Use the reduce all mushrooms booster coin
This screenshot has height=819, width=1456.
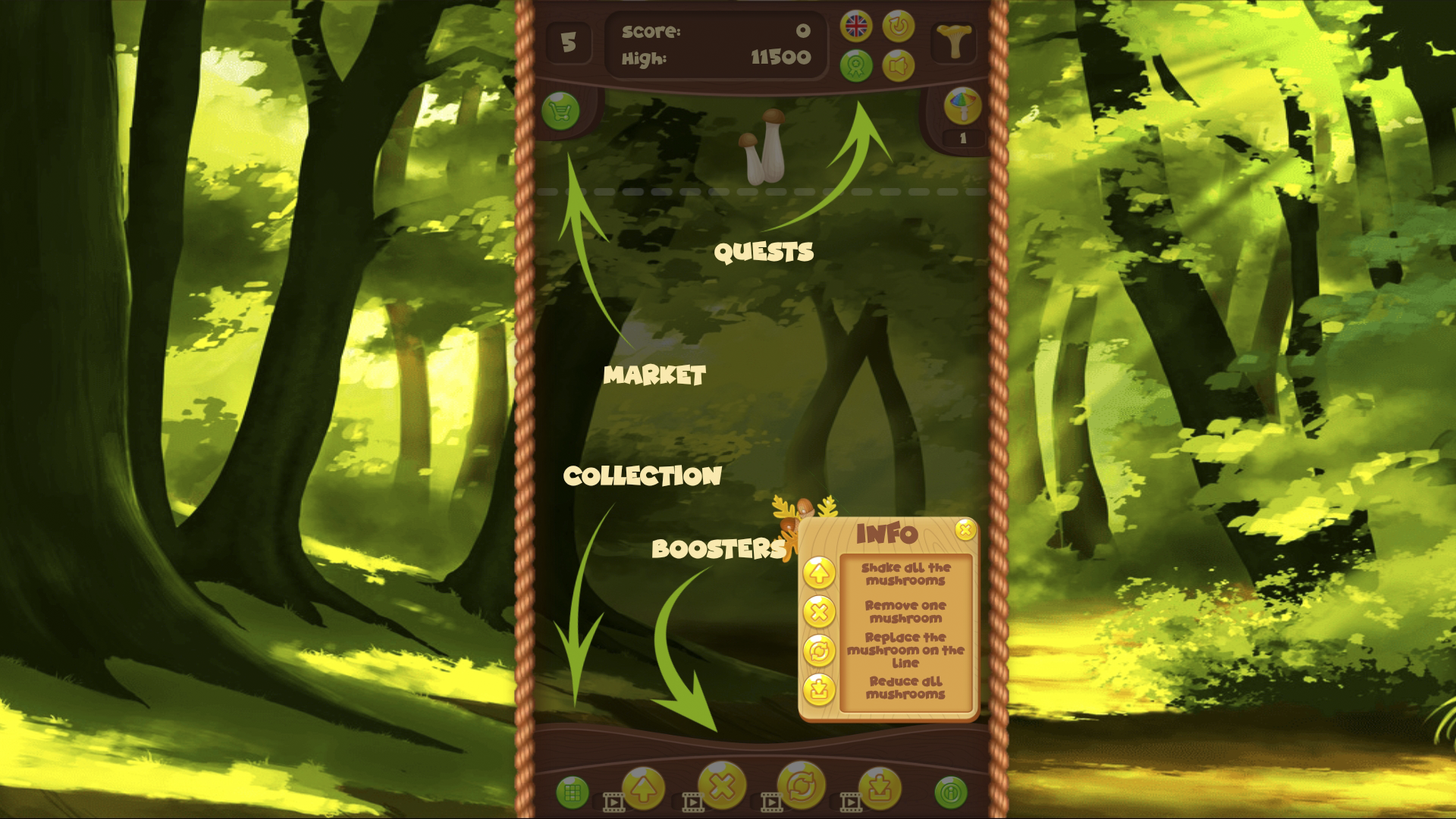pyautogui.click(x=878, y=786)
